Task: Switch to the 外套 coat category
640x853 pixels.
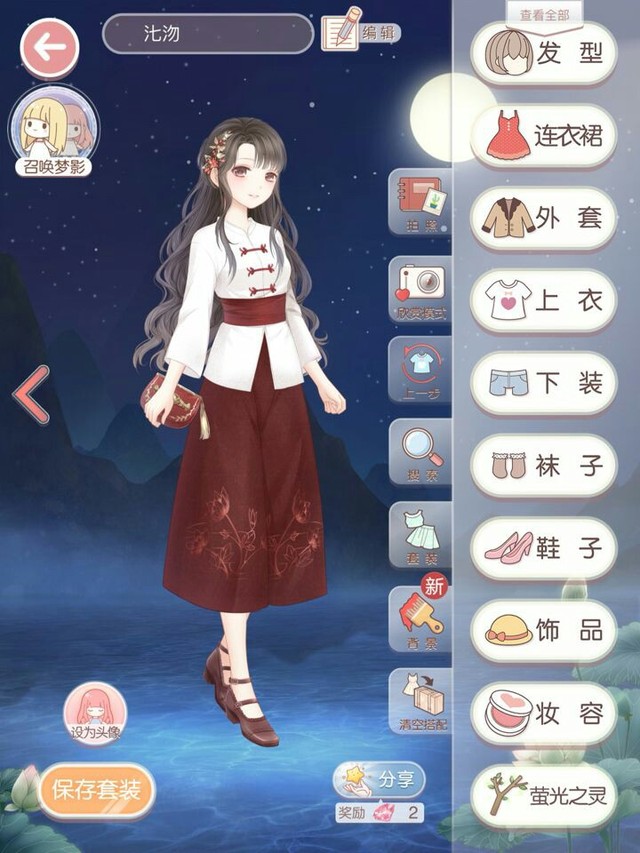Action: coord(543,218)
